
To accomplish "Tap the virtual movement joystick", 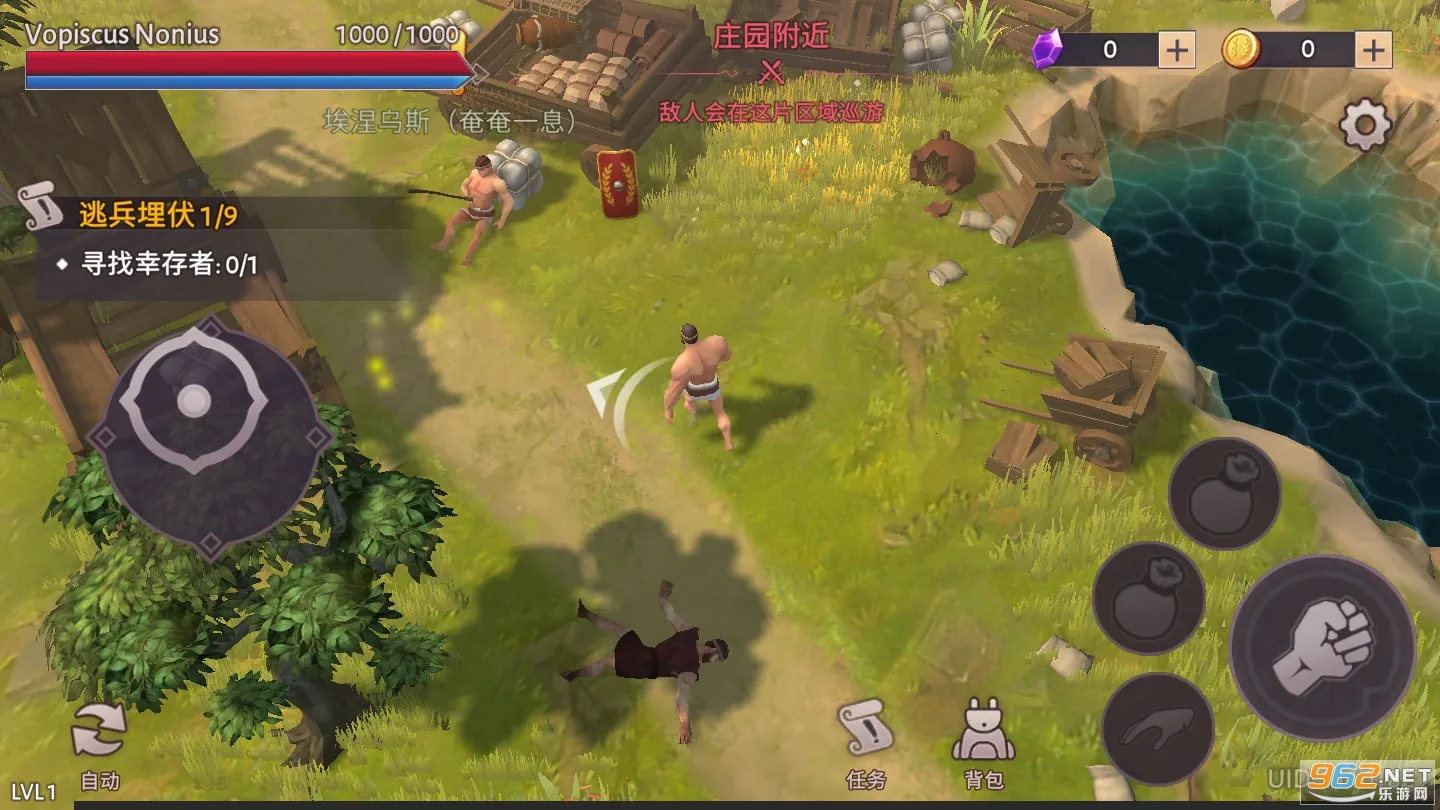I will point(196,402).
